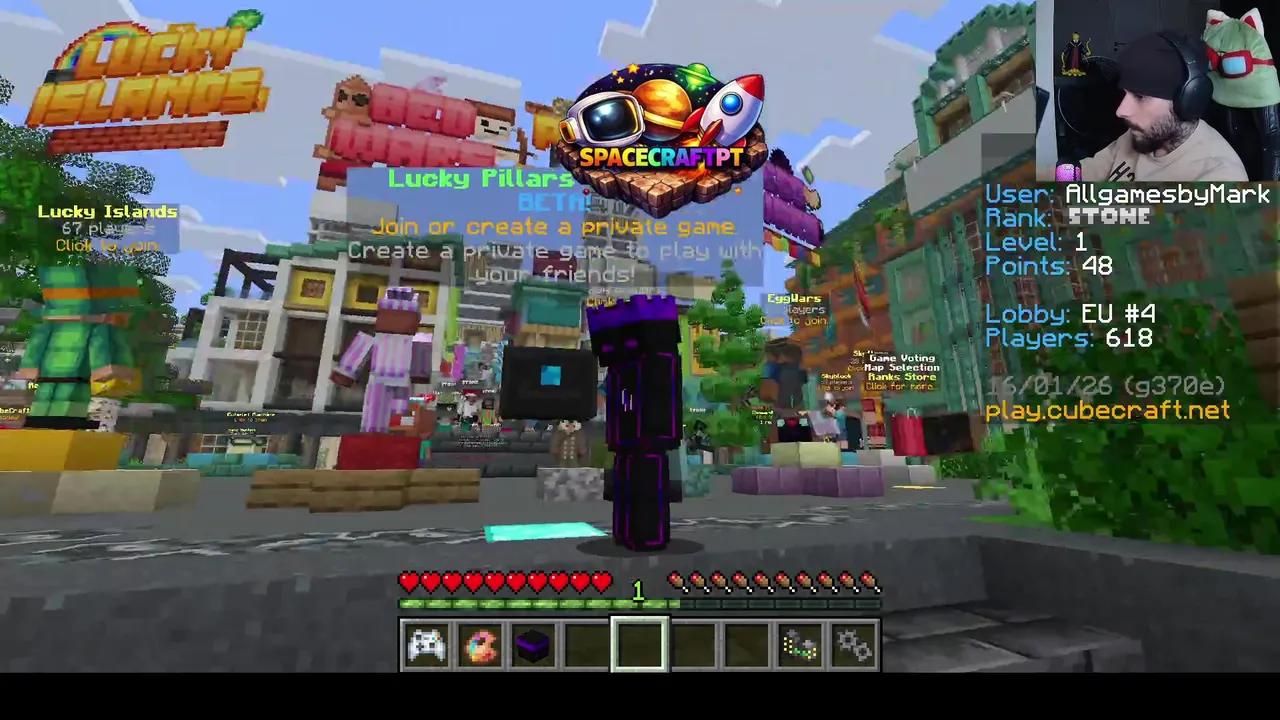This screenshot has height=720, width=1280.
Task: Open the purple shulker box hotbar item
Action: pyautogui.click(x=533, y=644)
